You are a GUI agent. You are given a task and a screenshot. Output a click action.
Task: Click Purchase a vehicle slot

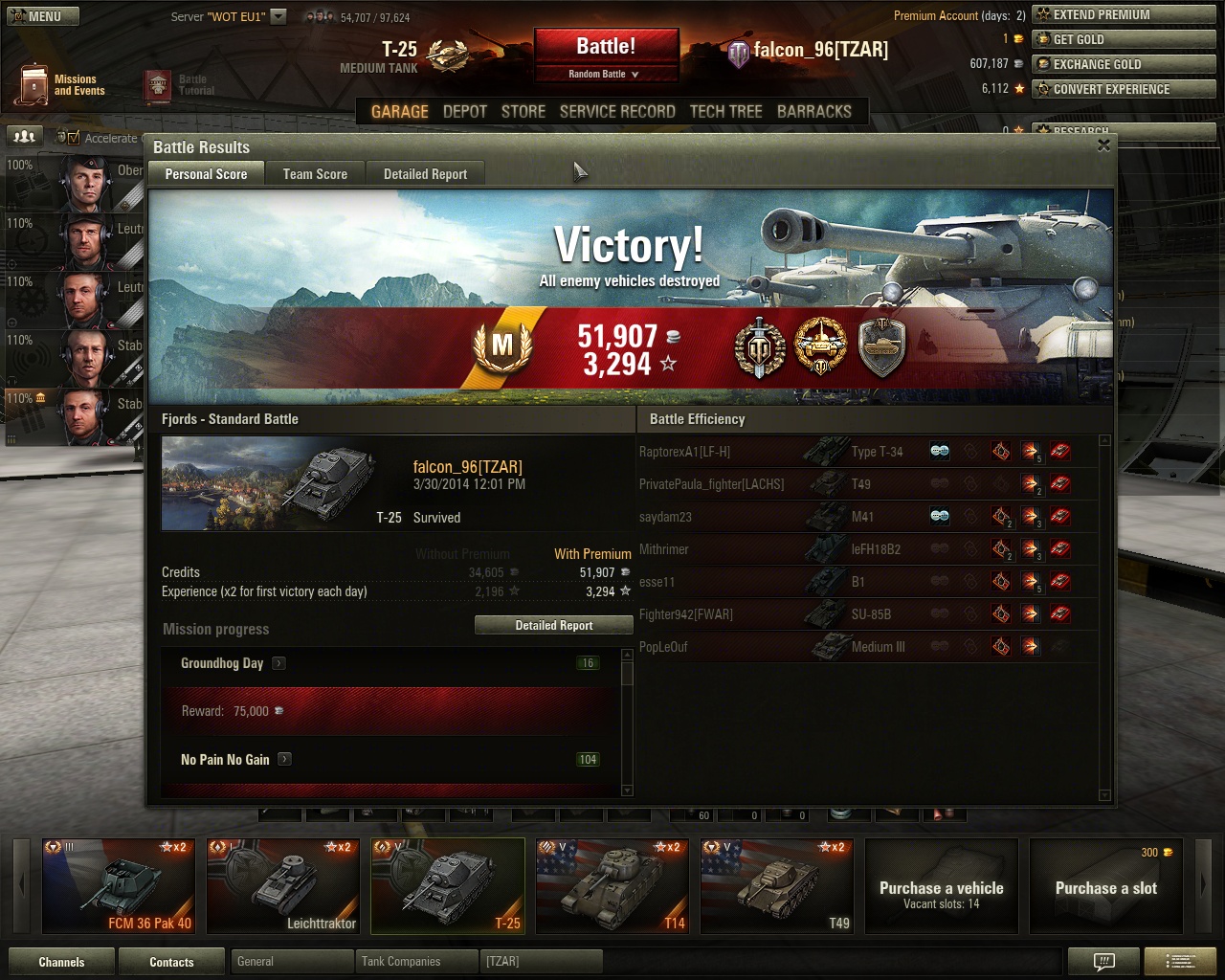(x=942, y=886)
